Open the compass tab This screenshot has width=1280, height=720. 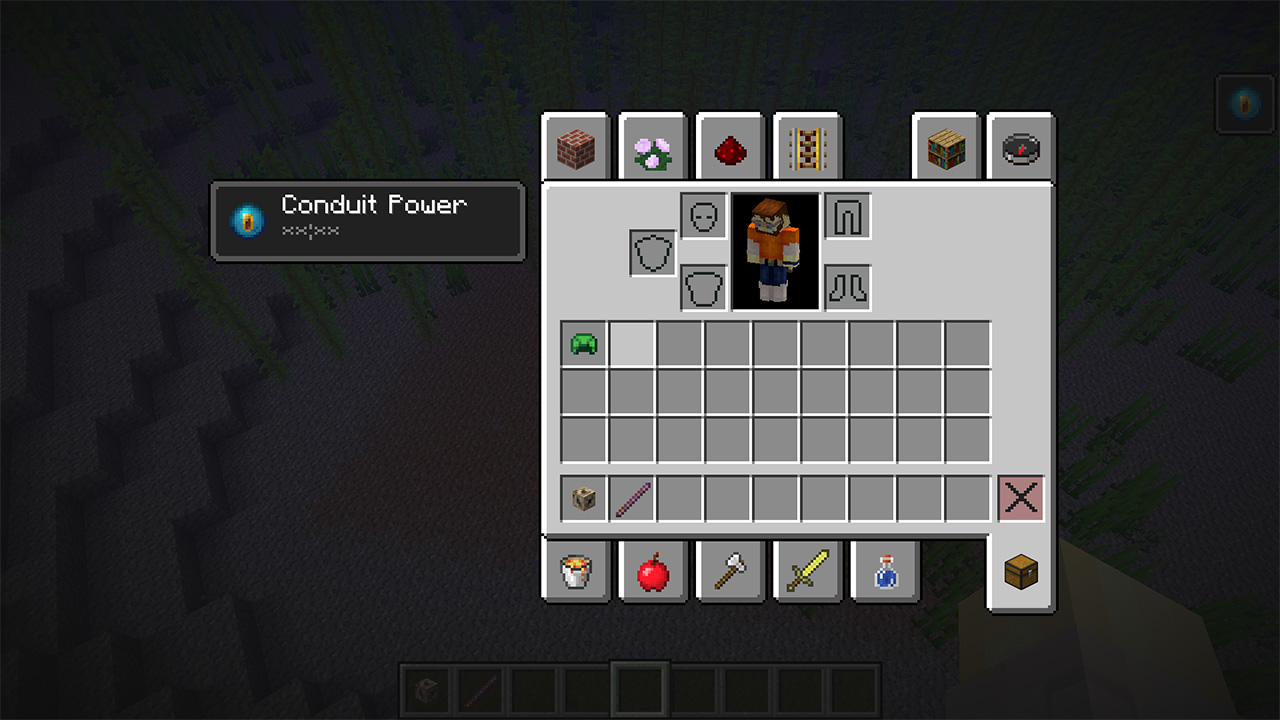pyautogui.click(x=1021, y=149)
